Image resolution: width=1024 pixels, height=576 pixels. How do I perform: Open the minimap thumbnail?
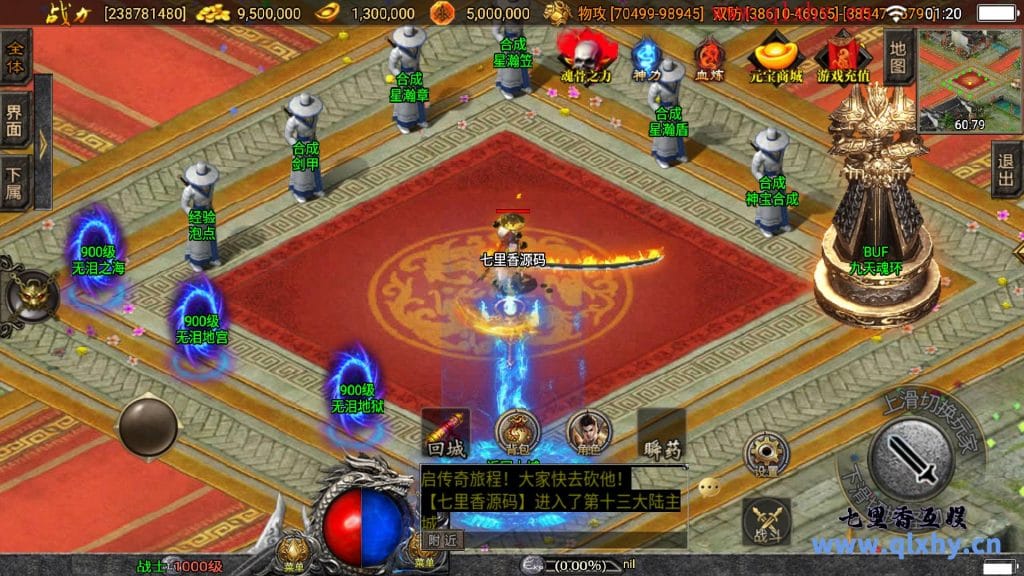click(969, 80)
